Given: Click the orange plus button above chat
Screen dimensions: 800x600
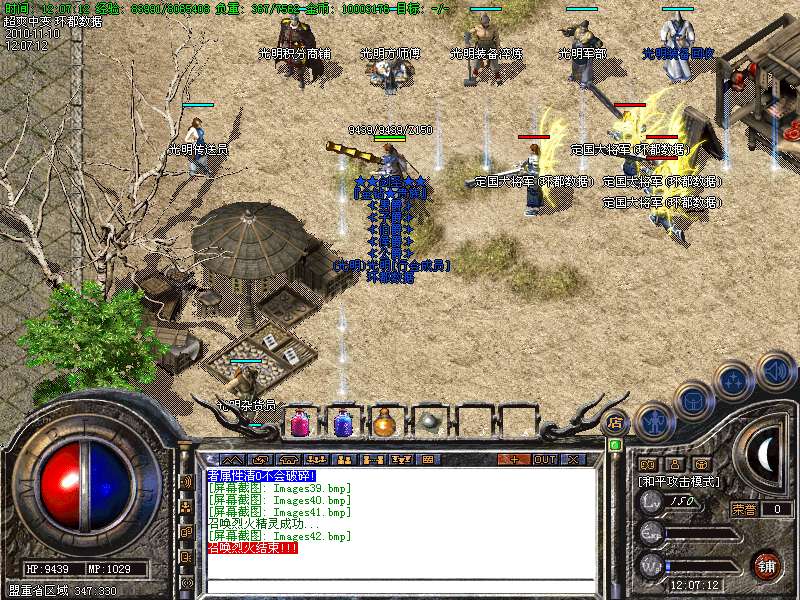Looking at the screenshot, I should tap(514, 459).
